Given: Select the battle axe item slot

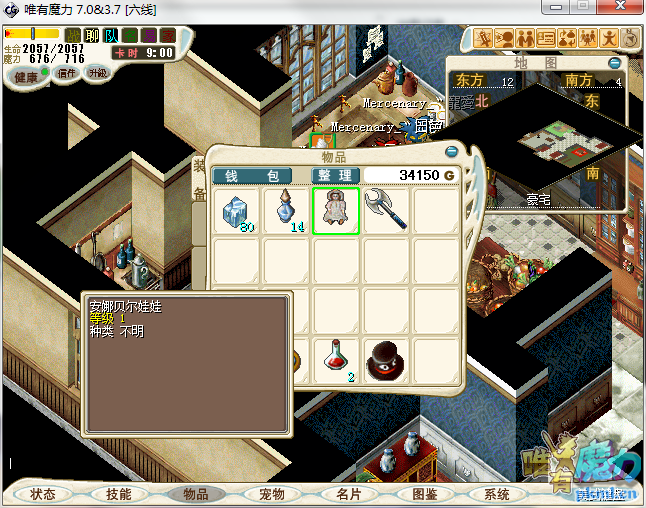Looking at the screenshot, I should (386, 211).
